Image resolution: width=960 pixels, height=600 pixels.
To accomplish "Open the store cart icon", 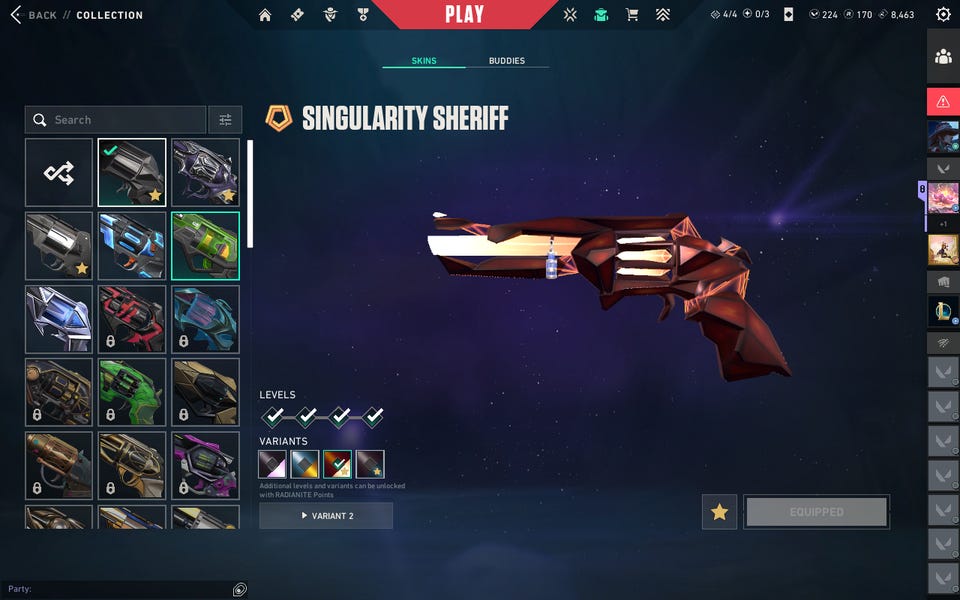I will (x=632, y=15).
